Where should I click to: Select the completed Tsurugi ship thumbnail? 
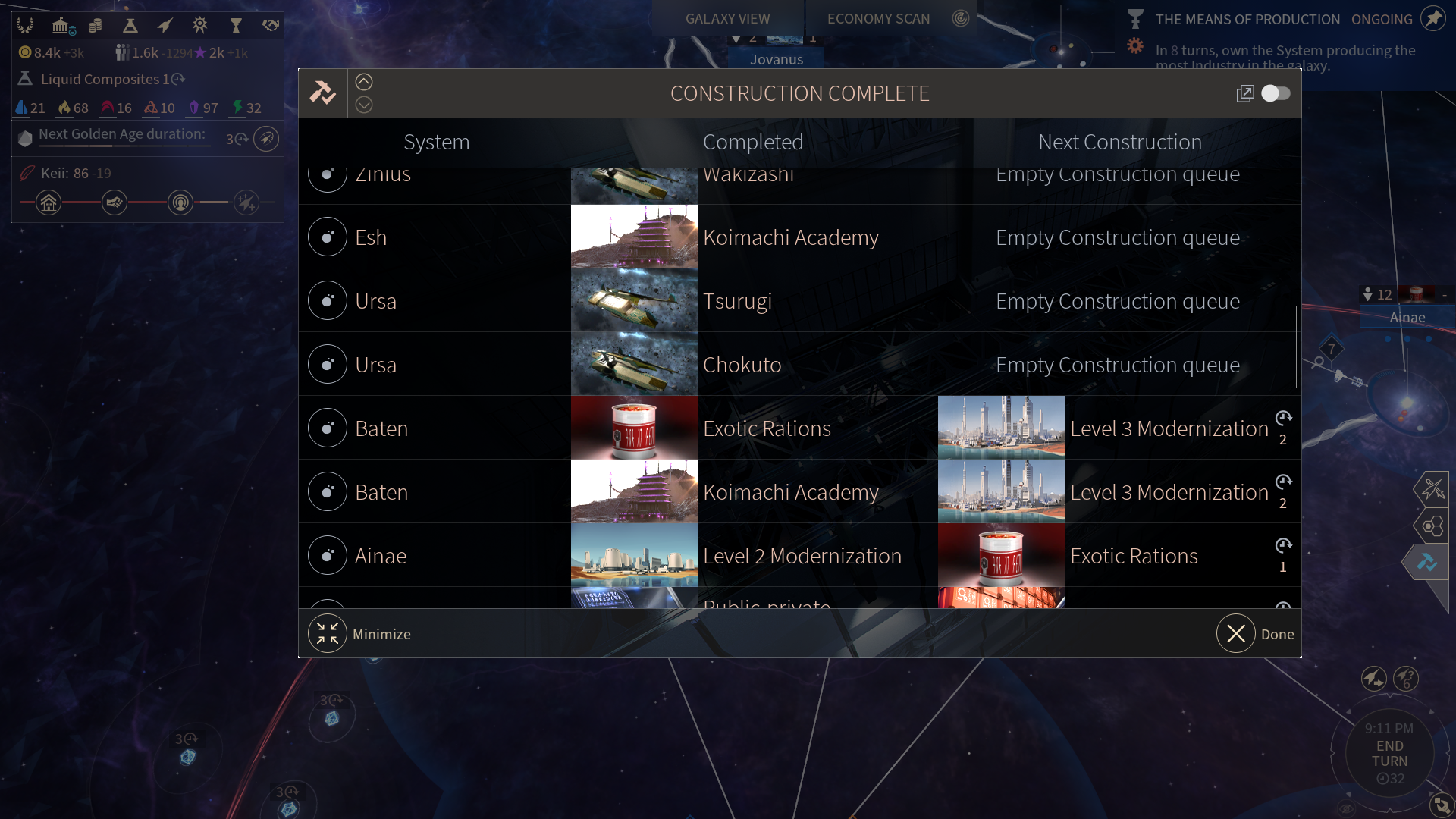coord(634,301)
